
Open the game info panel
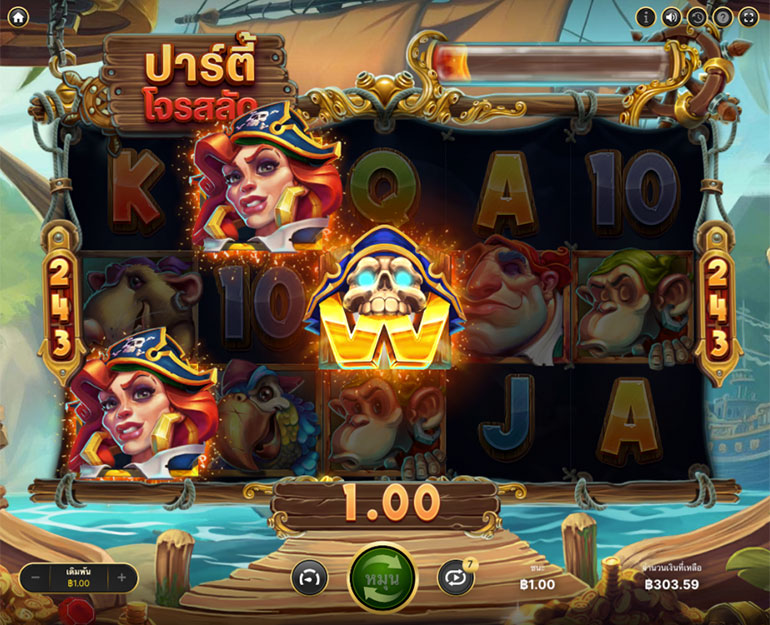pyautogui.click(x=646, y=17)
